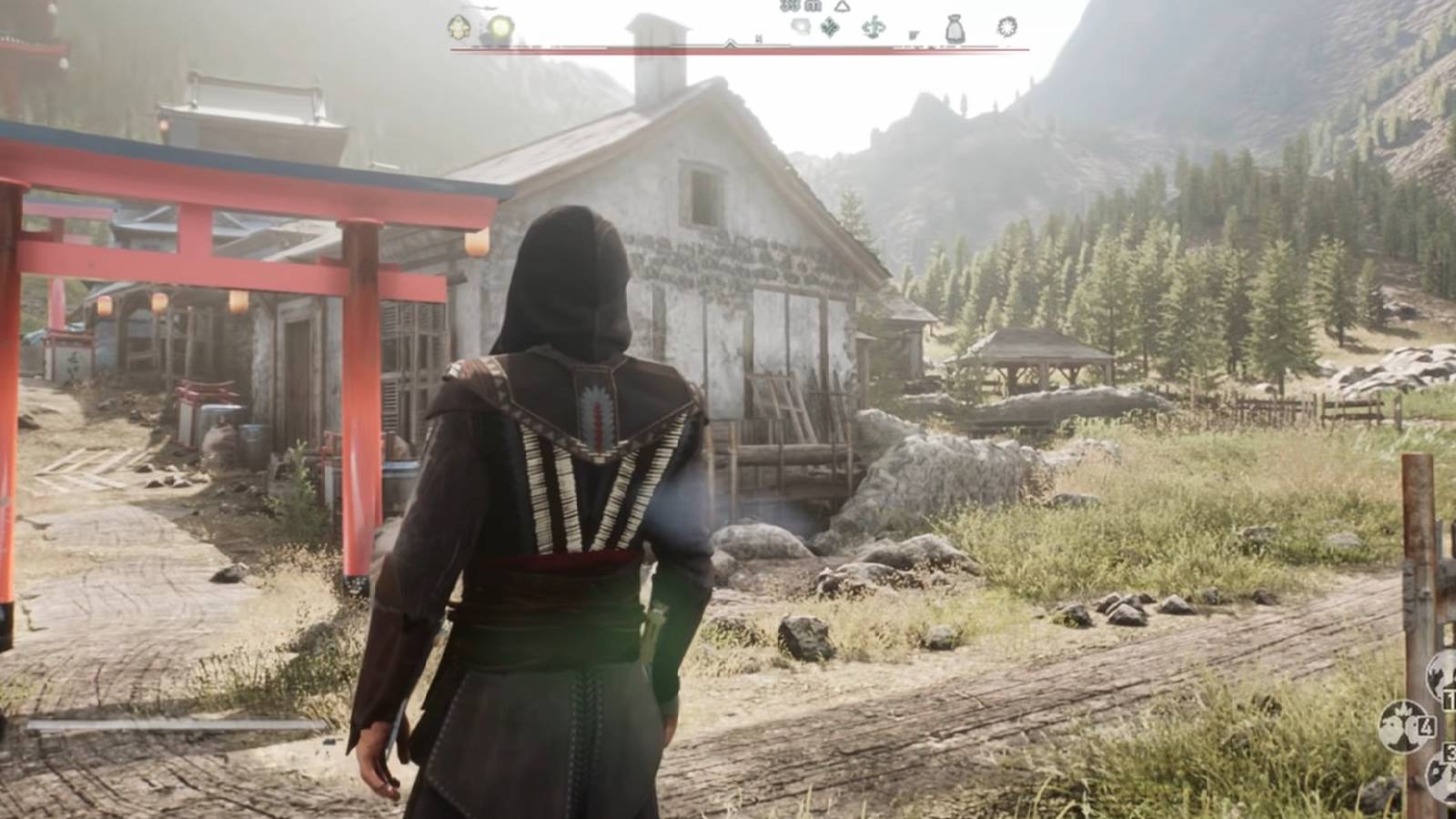Expand the chevron marker above the health bar
This screenshot has width=1456, height=819.
pos(730,43)
